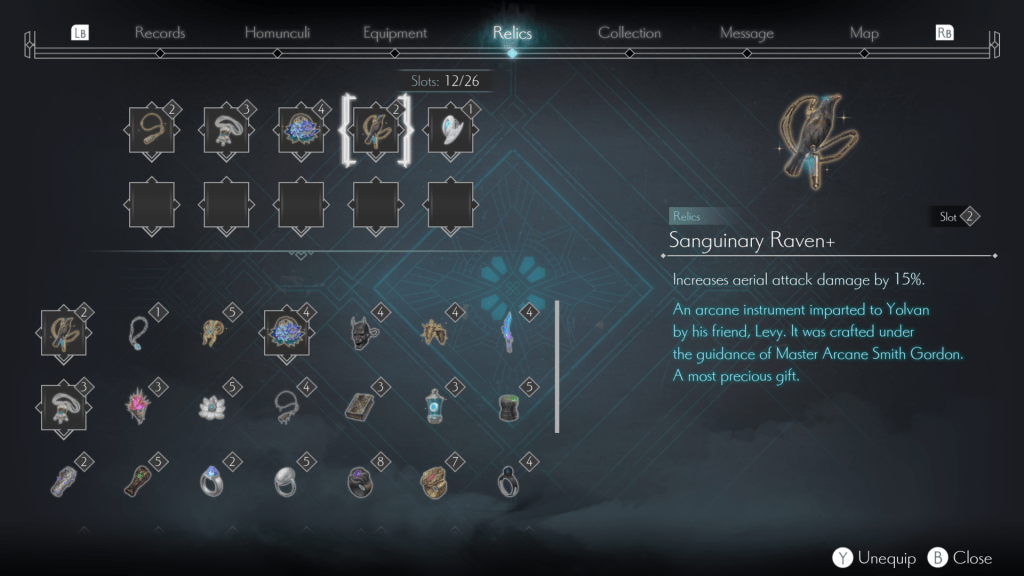Select the old book relic
The height and width of the screenshot is (576, 1024).
pyautogui.click(x=360, y=406)
